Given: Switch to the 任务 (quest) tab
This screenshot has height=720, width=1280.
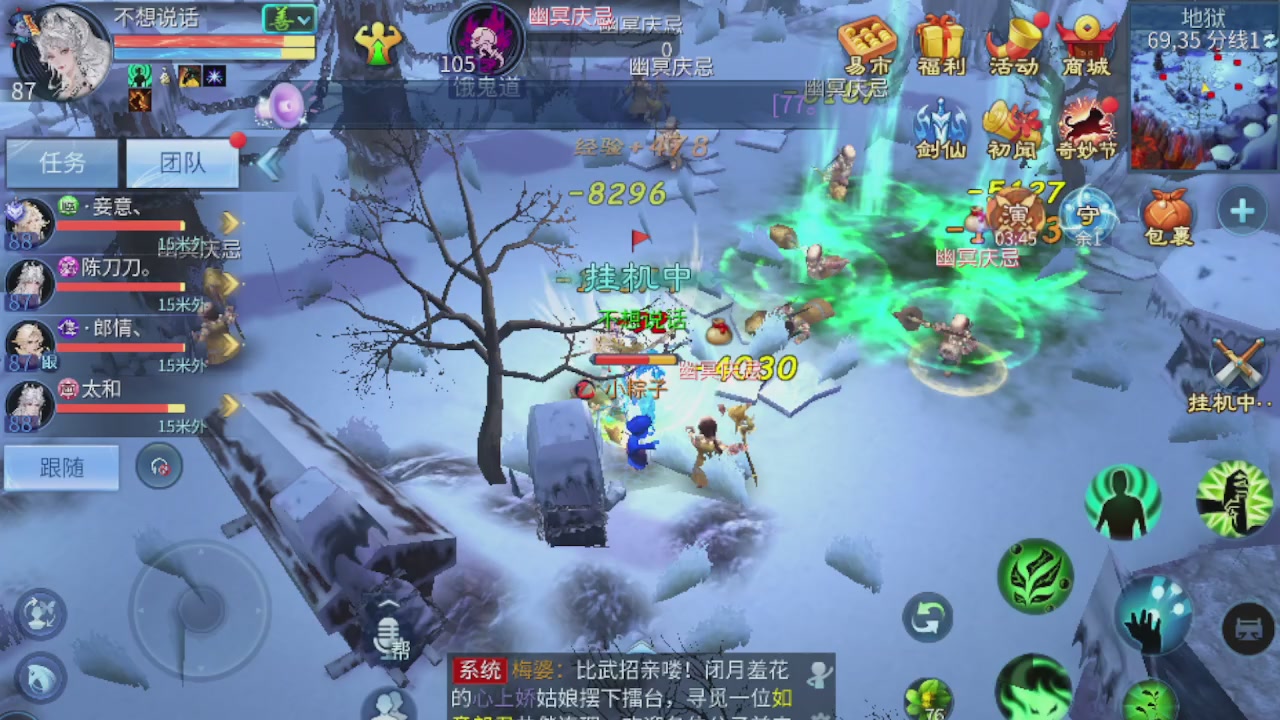Looking at the screenshot, I should 62,163.
